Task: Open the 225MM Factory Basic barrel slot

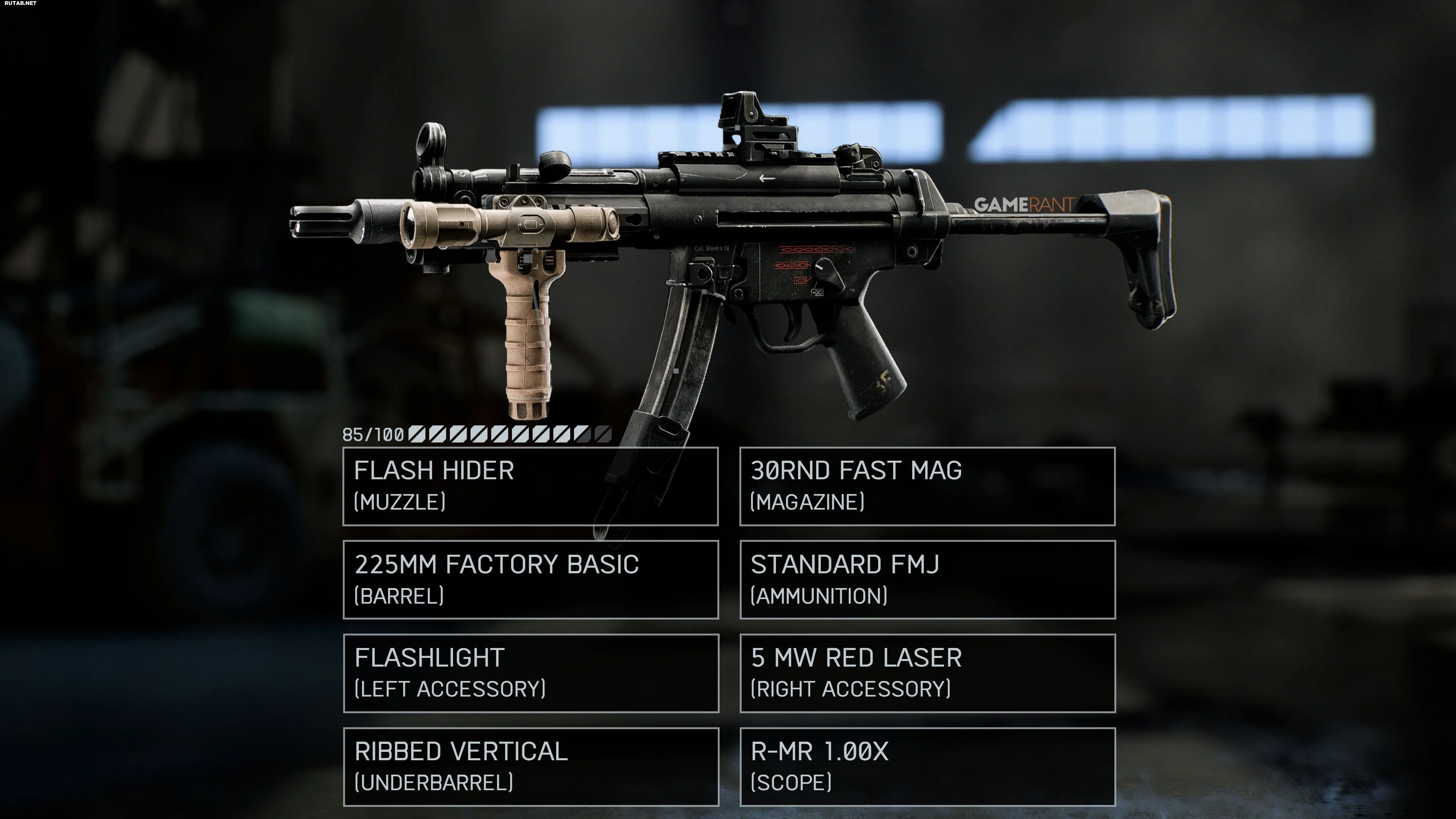Action: [530, 579]
